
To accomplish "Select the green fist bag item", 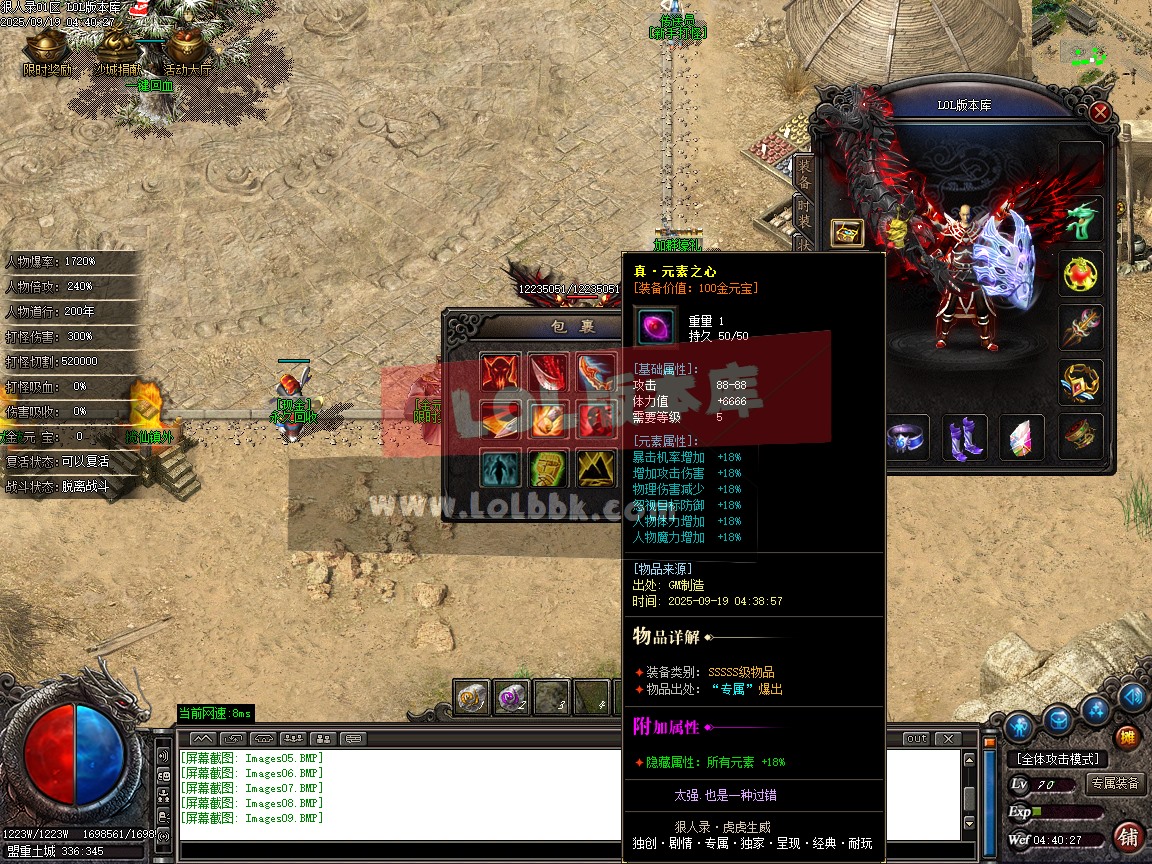I will [x=548, y=468].
